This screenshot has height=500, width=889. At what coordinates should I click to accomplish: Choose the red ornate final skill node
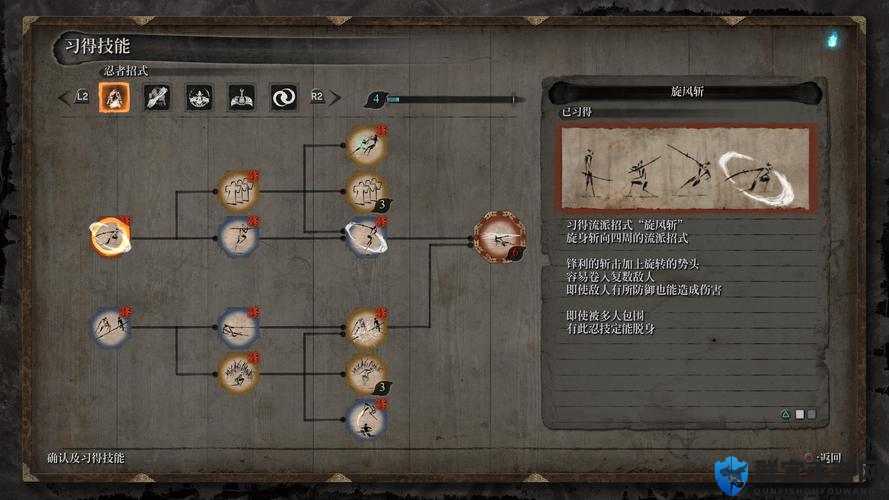tap(499, 237)
